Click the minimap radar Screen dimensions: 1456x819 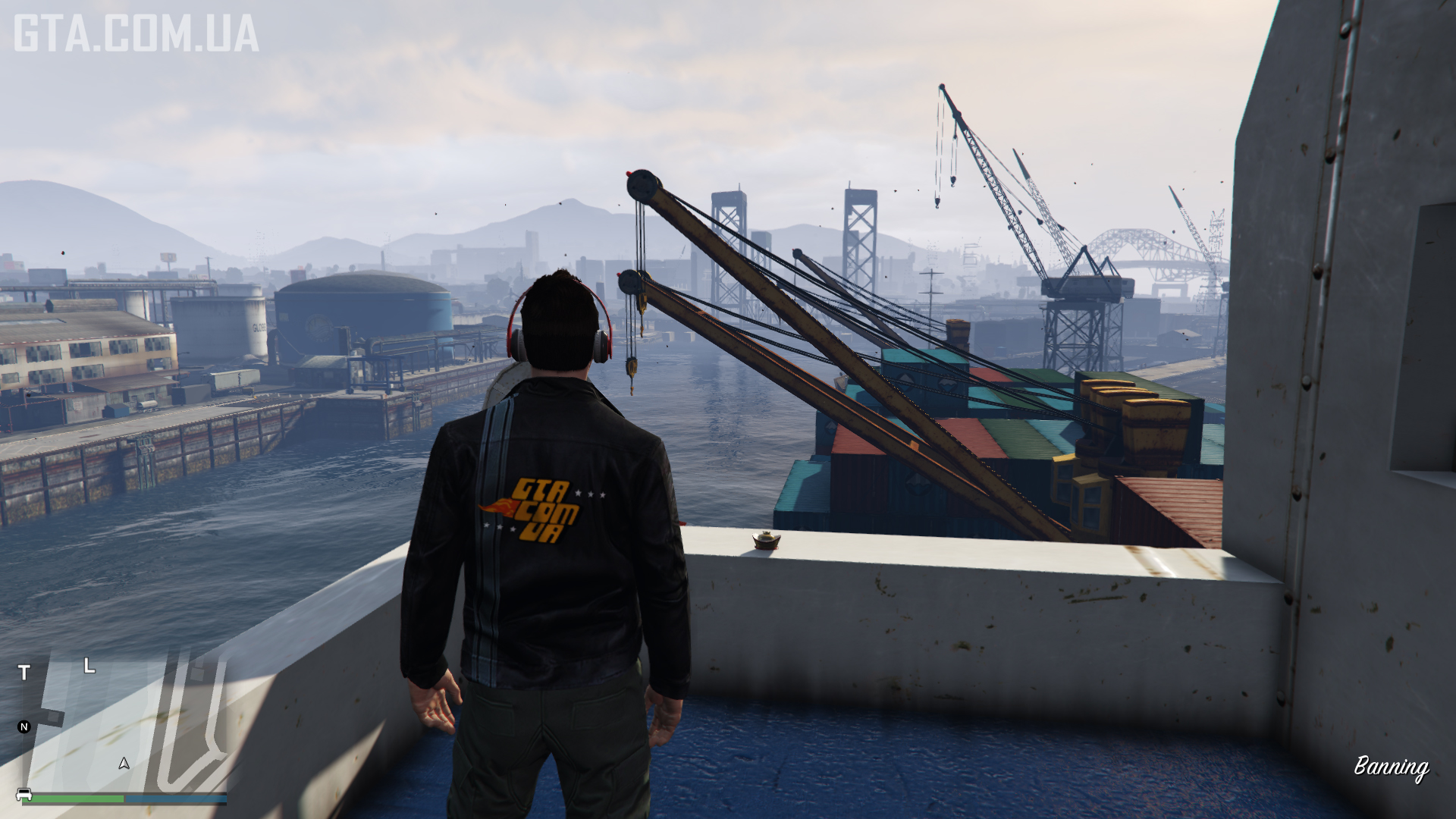[x=125, y=724]
